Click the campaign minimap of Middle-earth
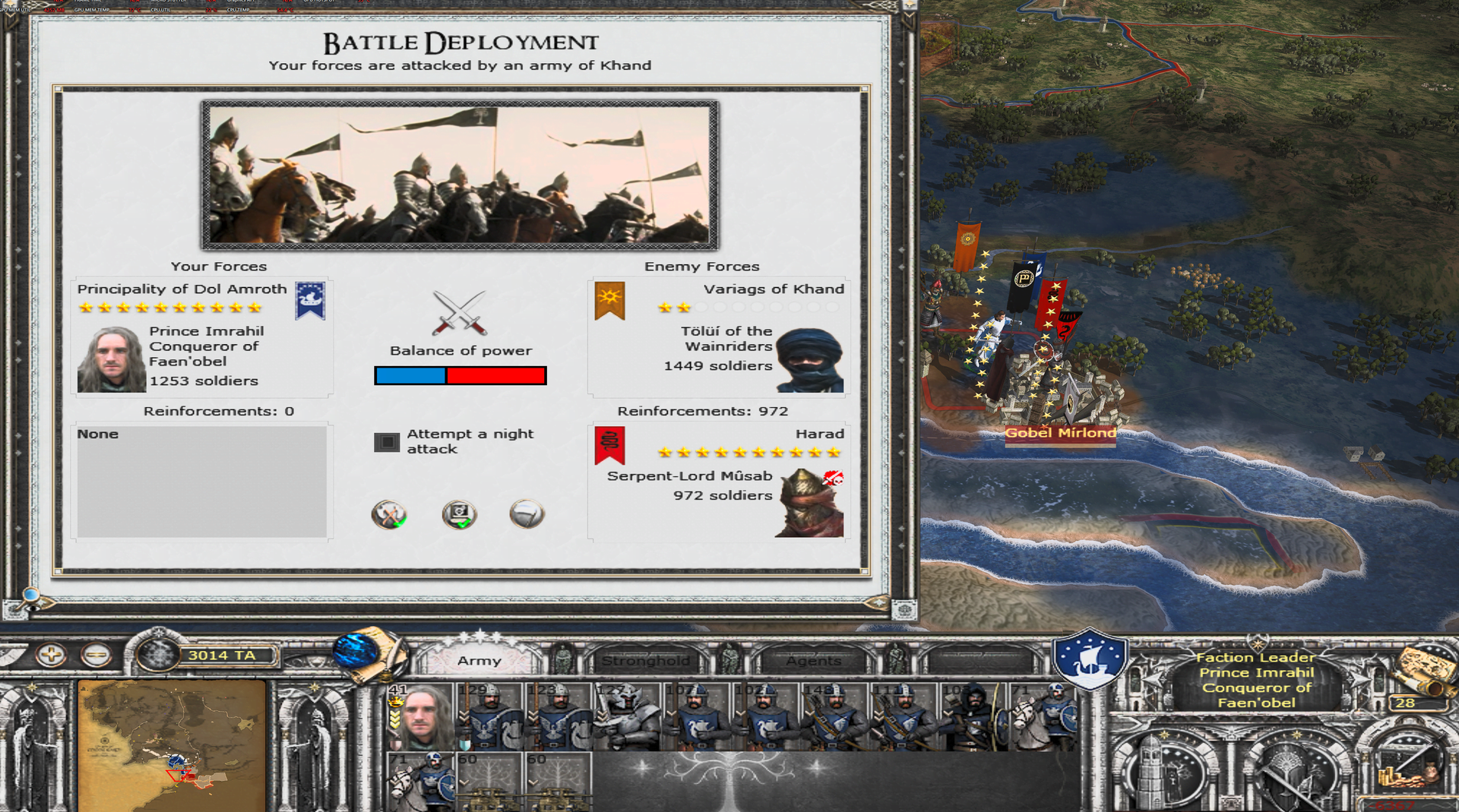 [x=172, y=746]
